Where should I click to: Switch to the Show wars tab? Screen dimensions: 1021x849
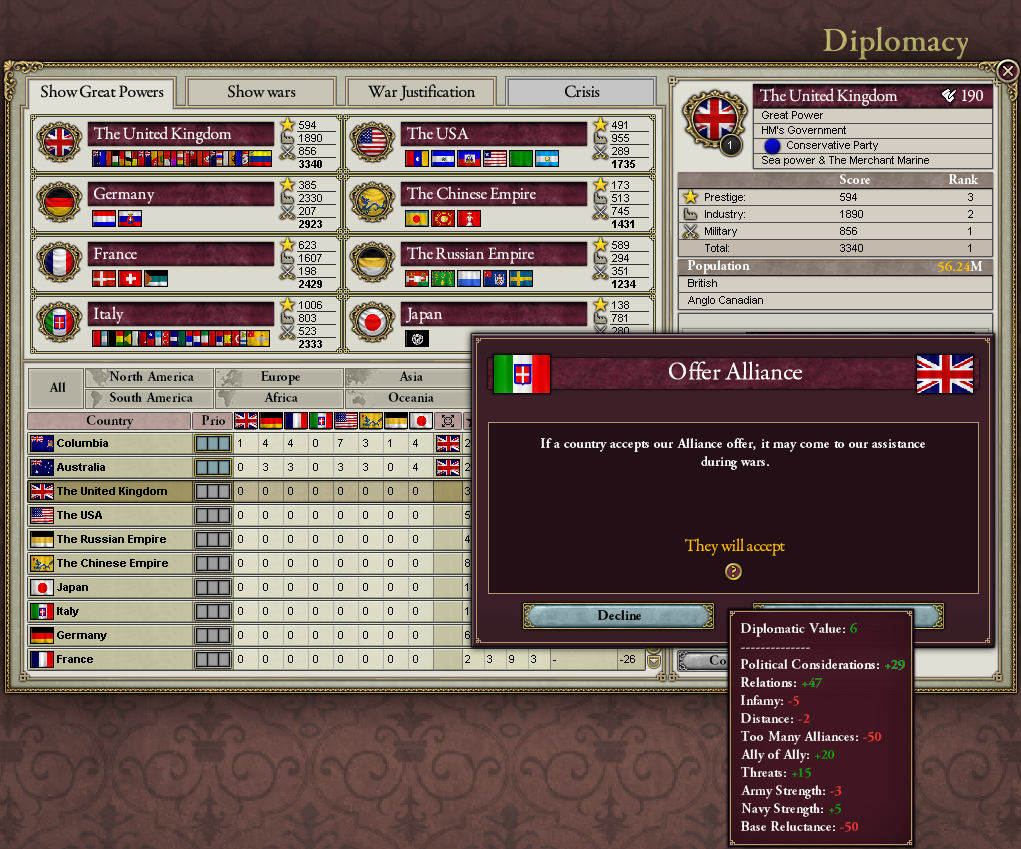261,92
